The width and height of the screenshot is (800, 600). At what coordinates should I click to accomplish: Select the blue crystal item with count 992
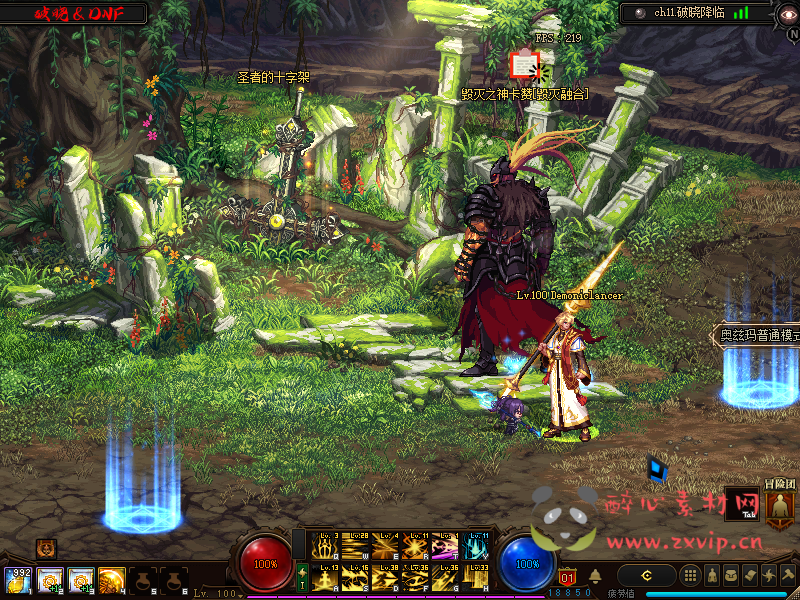(17, 581)
